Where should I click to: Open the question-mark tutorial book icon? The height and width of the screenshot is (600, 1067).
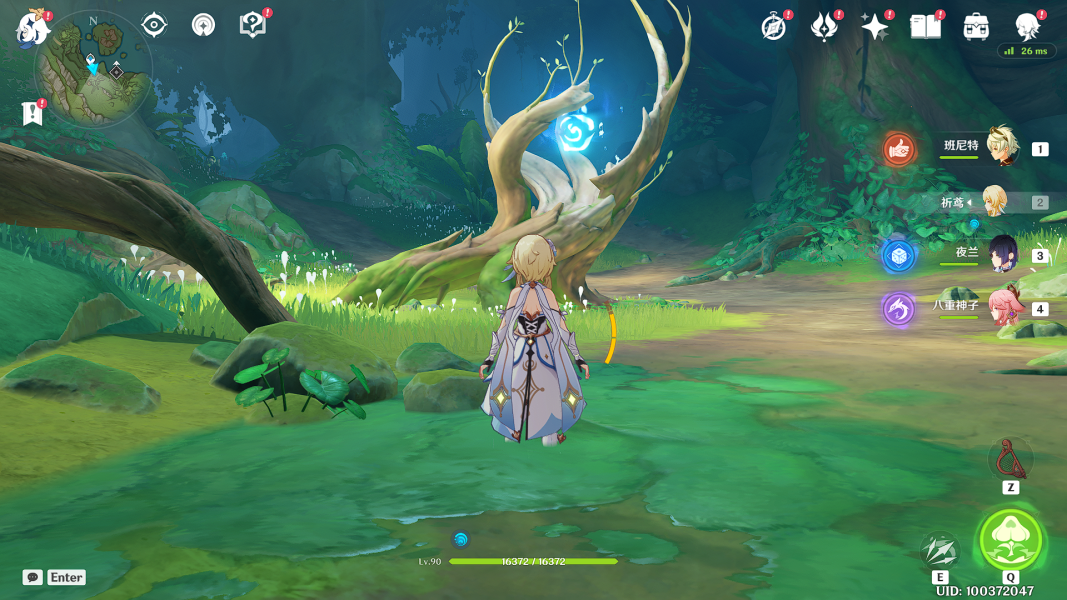click(253, 25)
